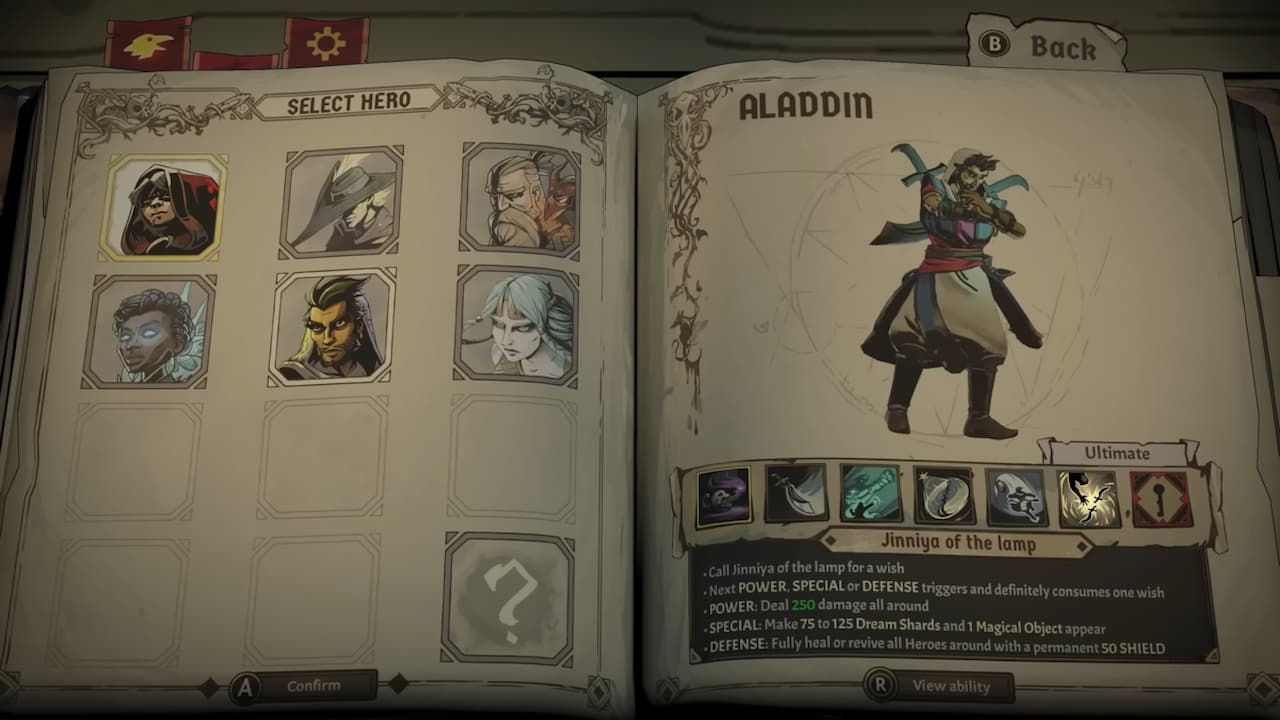Pick the bearded warrior hero portrait
This screenshot has width=1280, height=720.
pyautogui.click(x=511, y=204)
